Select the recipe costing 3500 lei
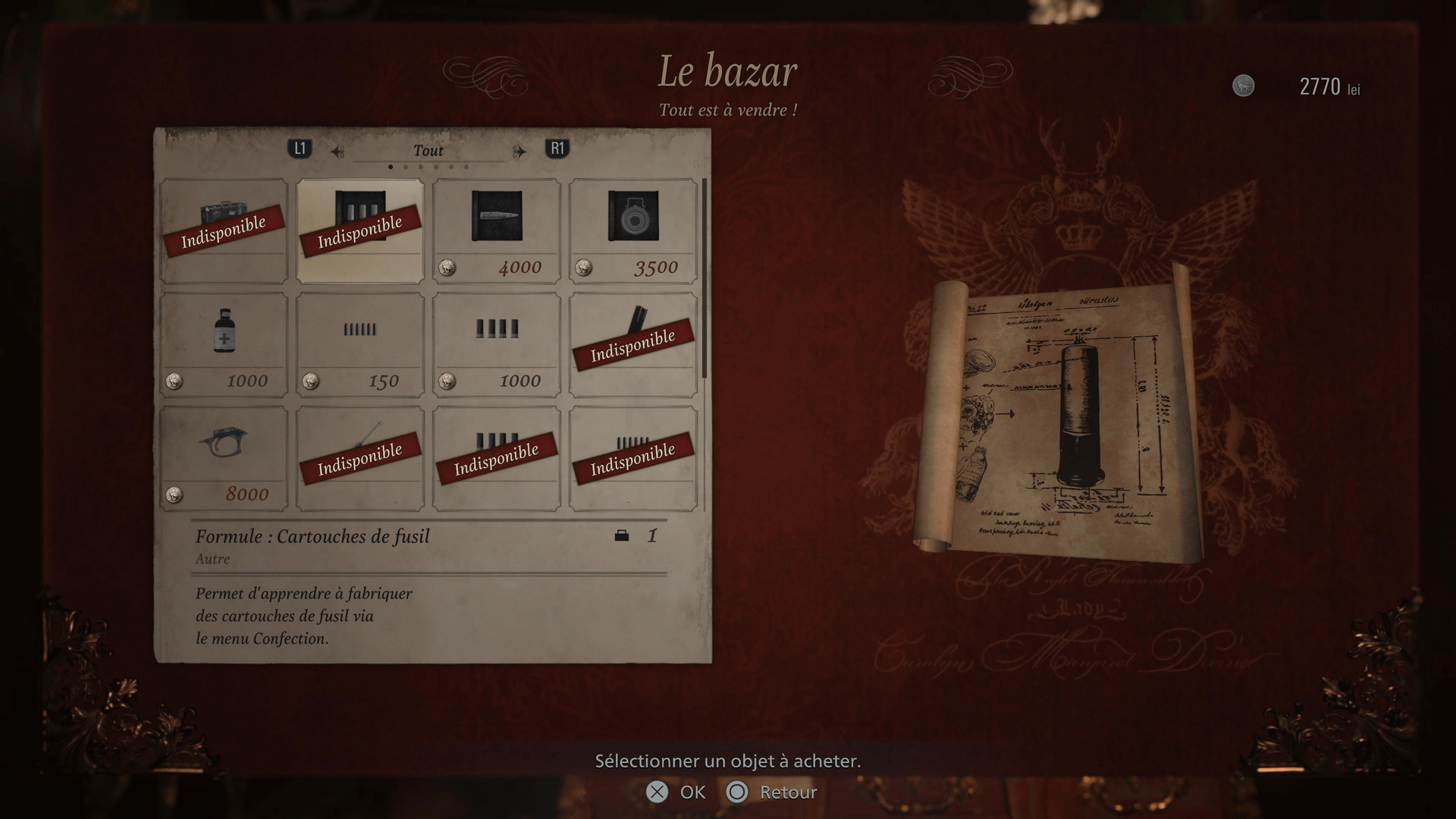 (x=633, y=231)
